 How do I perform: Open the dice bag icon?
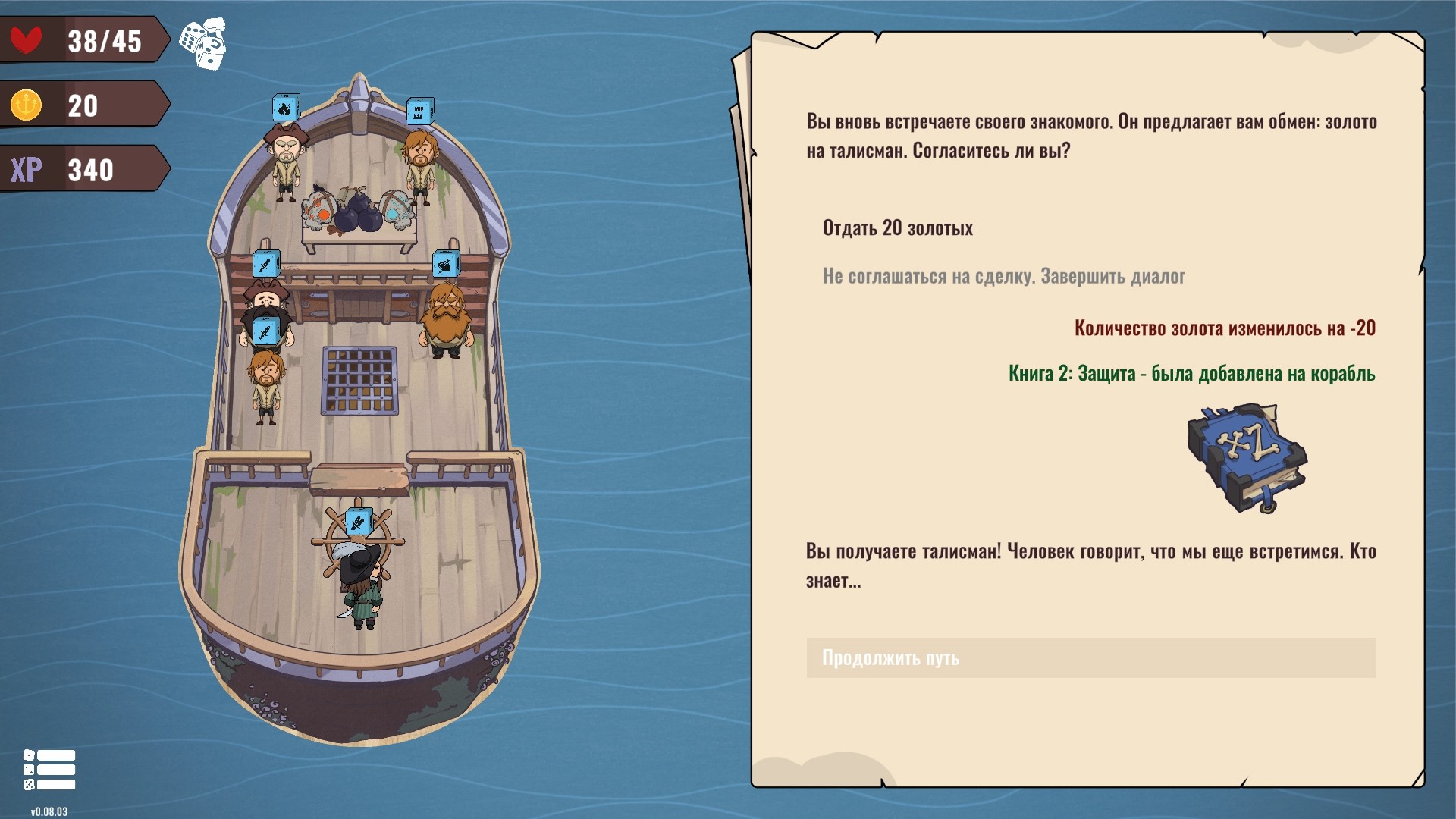tap(203, 44)
